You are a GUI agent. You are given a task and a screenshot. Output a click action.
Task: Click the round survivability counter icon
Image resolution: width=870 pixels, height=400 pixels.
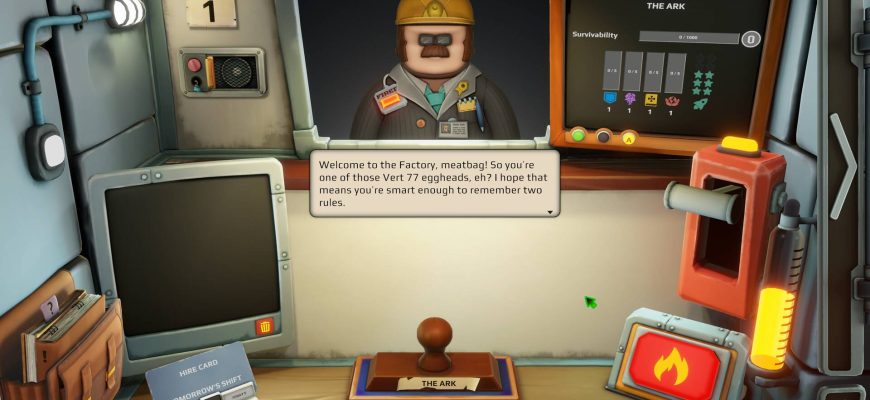coord(750,39)
